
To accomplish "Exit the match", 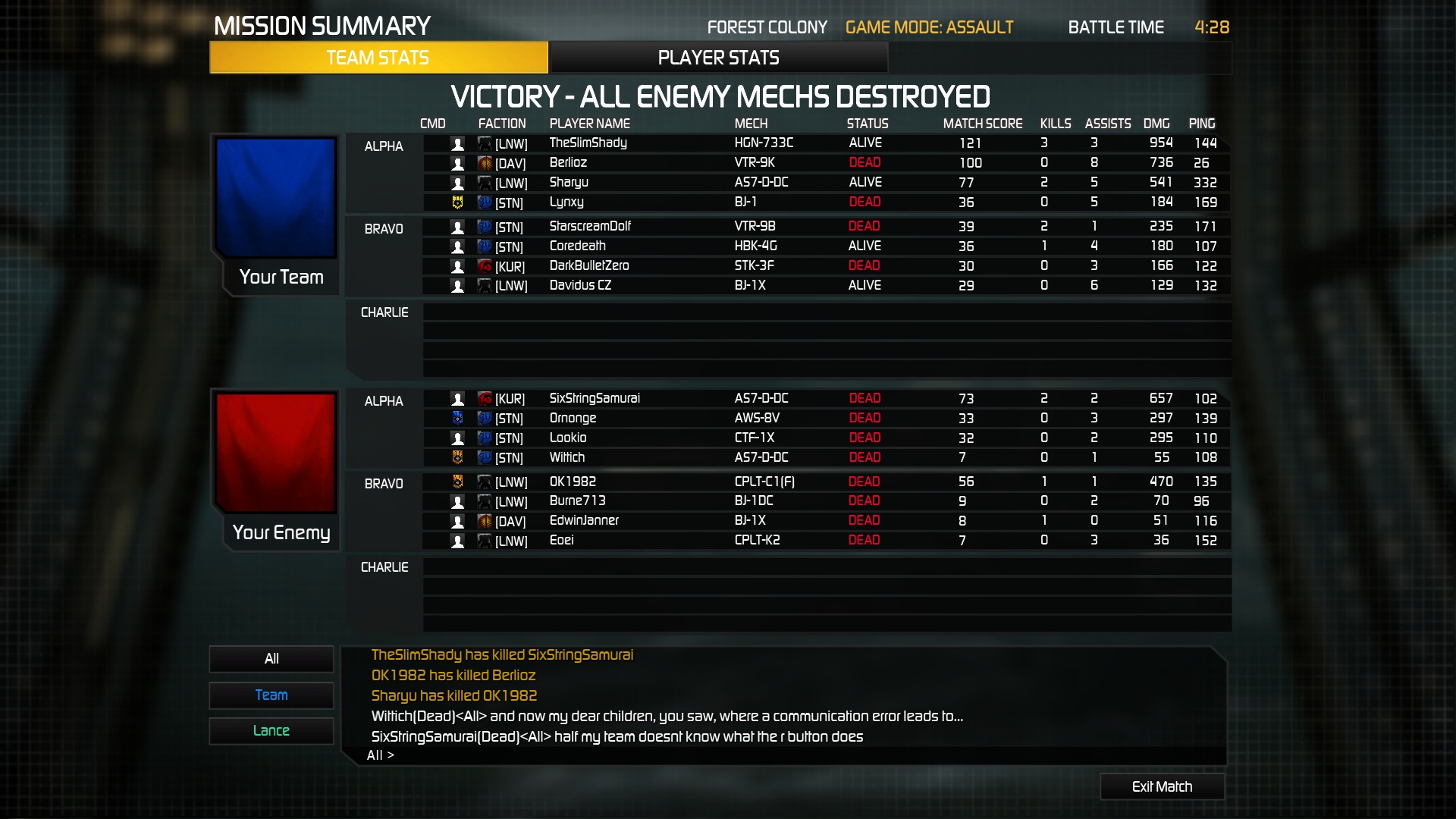I will (x=1162, y=786).
